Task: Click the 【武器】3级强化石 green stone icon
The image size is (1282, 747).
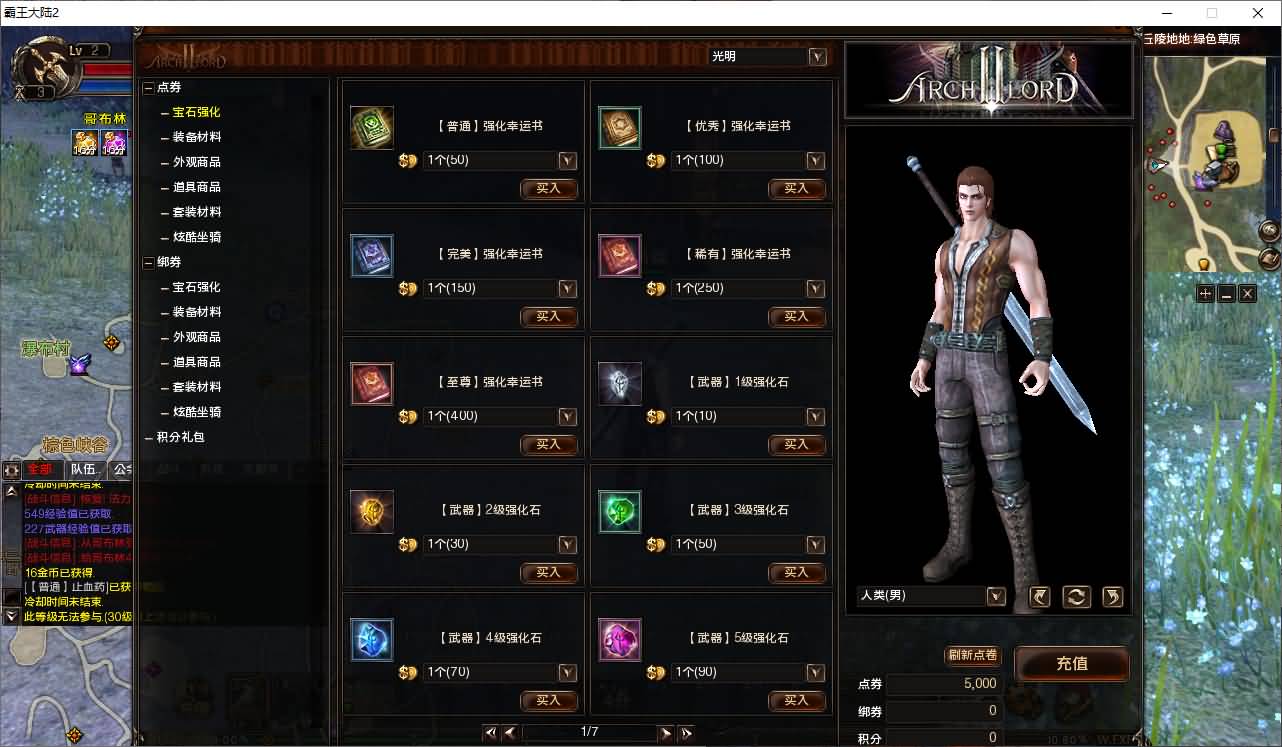Action: (x=619, y=511)
